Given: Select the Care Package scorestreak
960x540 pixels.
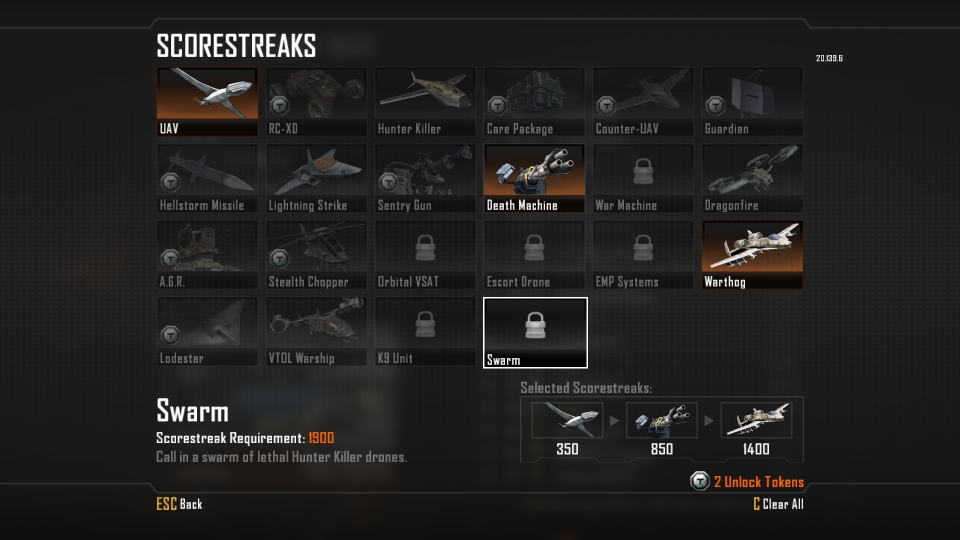Looking at the screenshot, I should coord(534,102).
